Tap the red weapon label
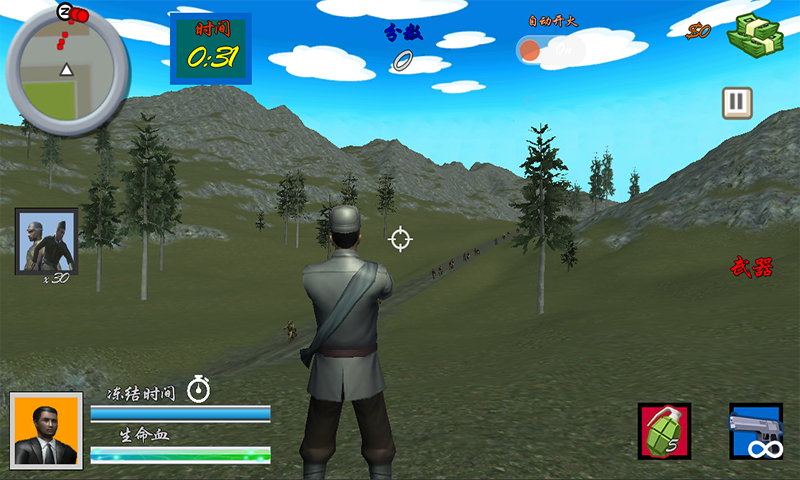Screen dimensions: 800x480 (751, 267)
